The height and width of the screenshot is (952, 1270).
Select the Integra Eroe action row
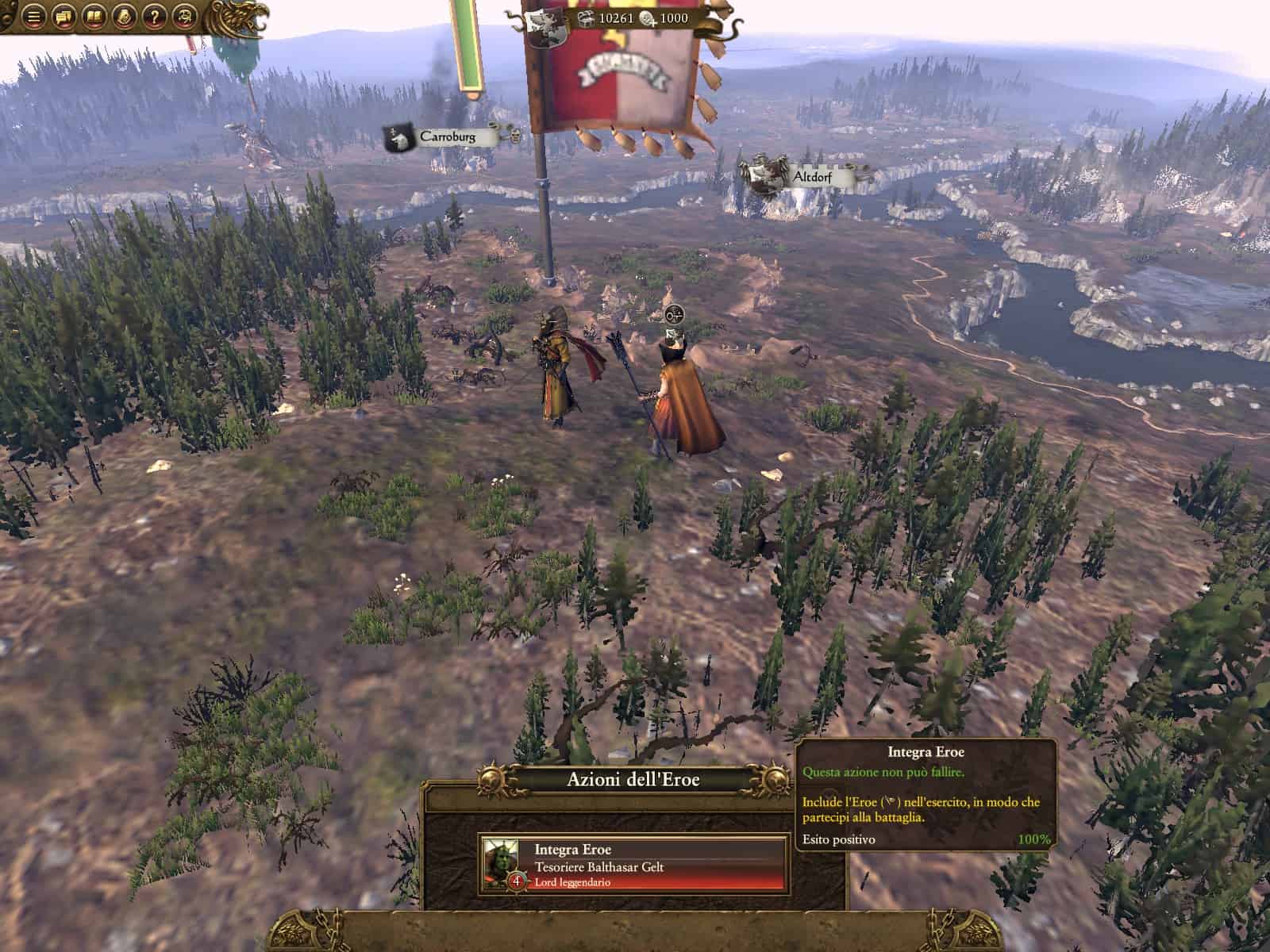pos(633,864)
